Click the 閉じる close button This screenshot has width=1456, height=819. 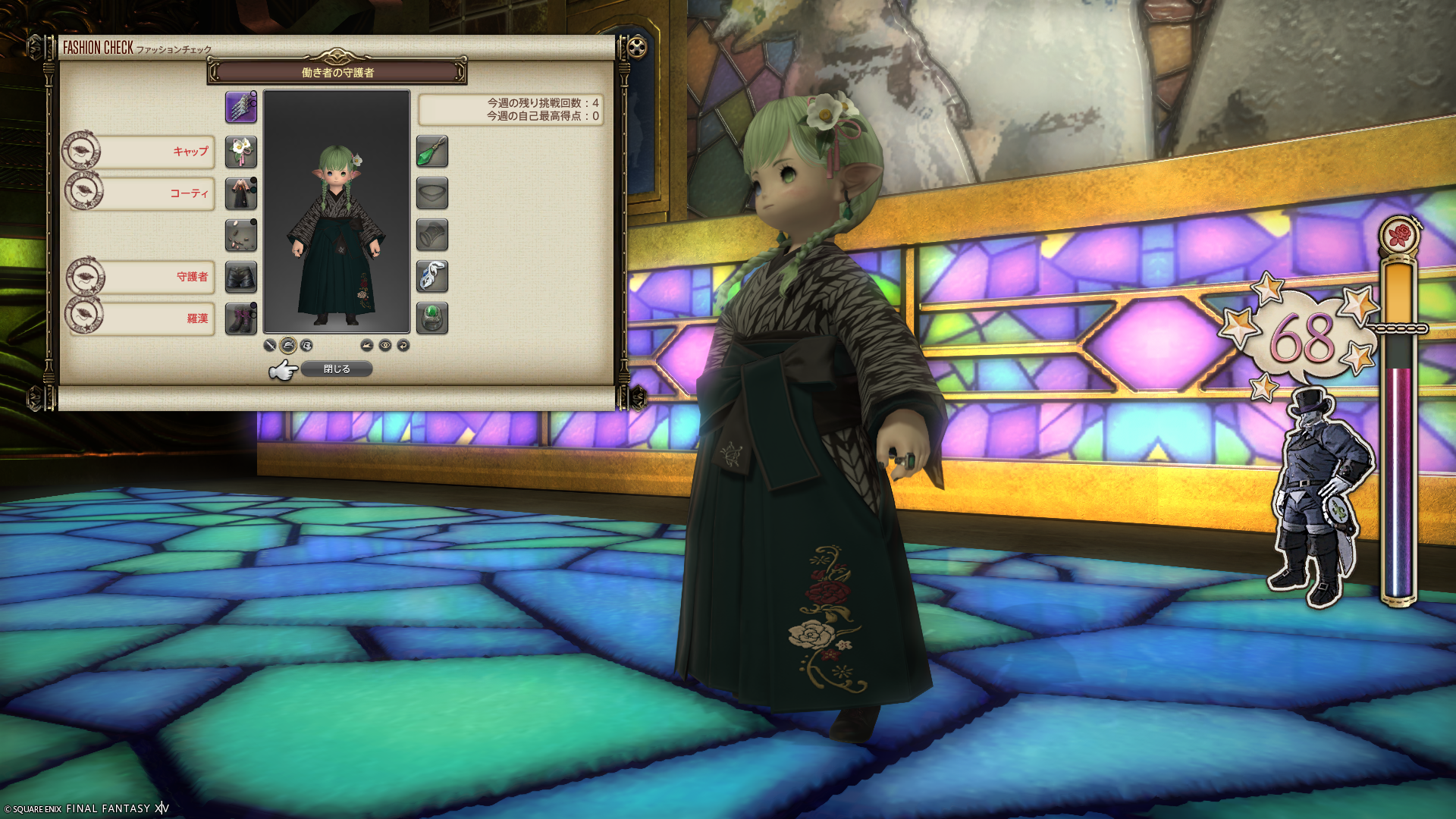[337, 369]
